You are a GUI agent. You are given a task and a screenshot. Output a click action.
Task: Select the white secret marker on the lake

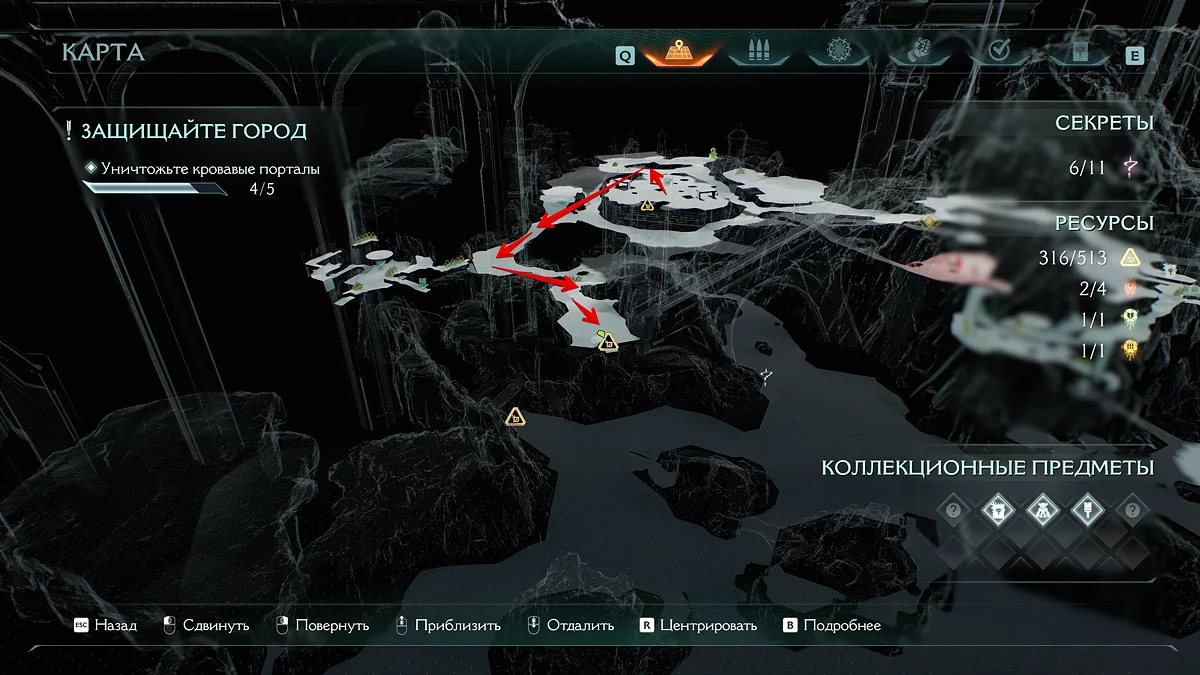point(766,375)
